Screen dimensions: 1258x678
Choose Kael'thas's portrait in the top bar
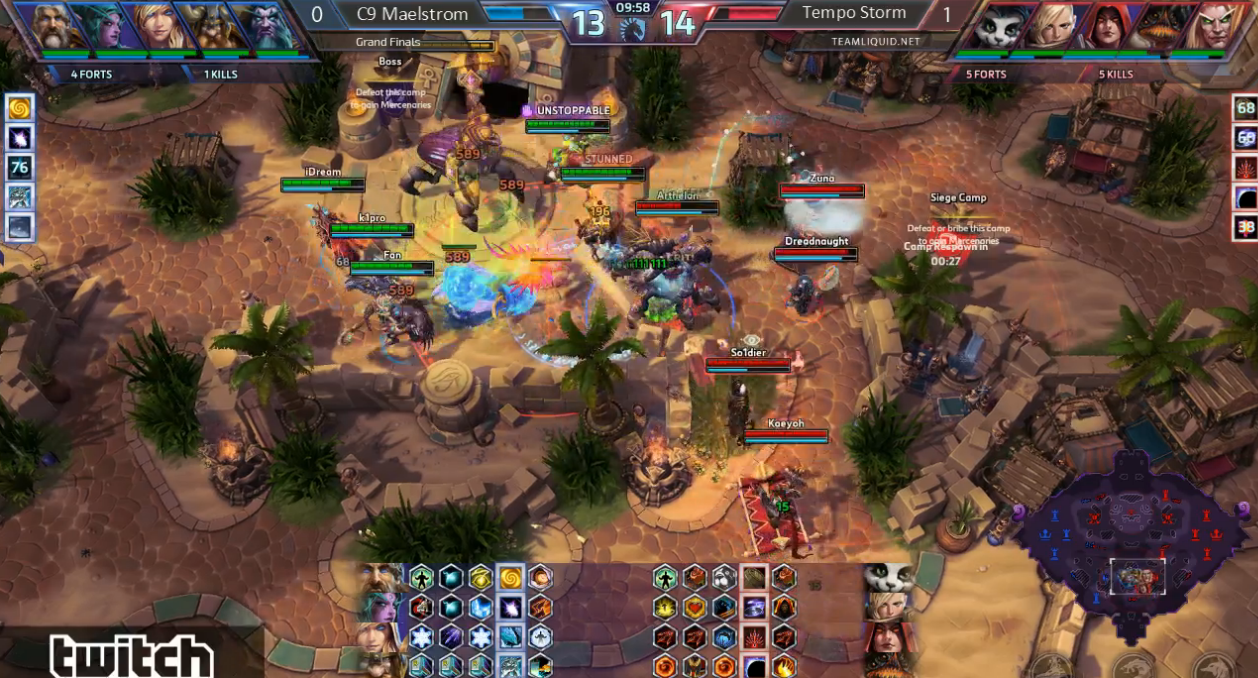point(1206,27)
